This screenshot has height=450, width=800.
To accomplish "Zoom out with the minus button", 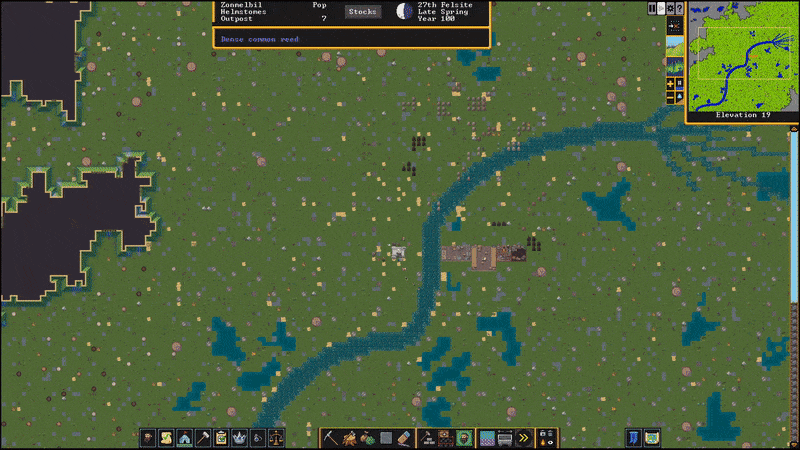I will coord(670,96).
